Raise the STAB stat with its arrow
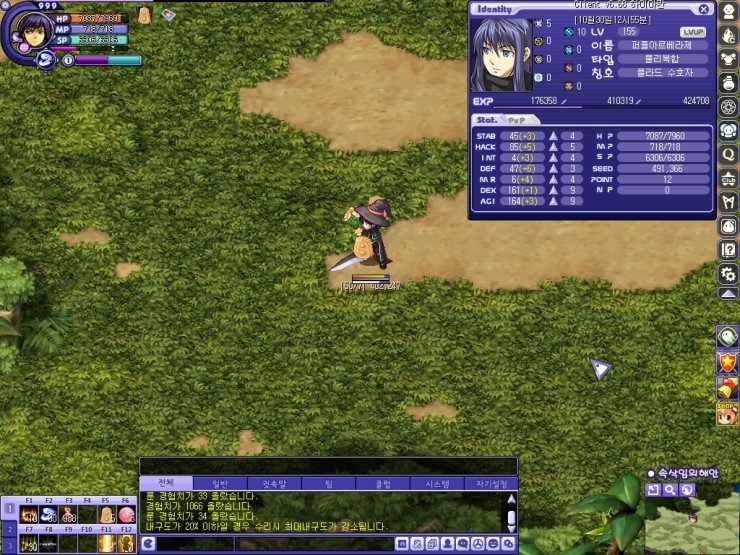740x555 pixels. (551, 136)
